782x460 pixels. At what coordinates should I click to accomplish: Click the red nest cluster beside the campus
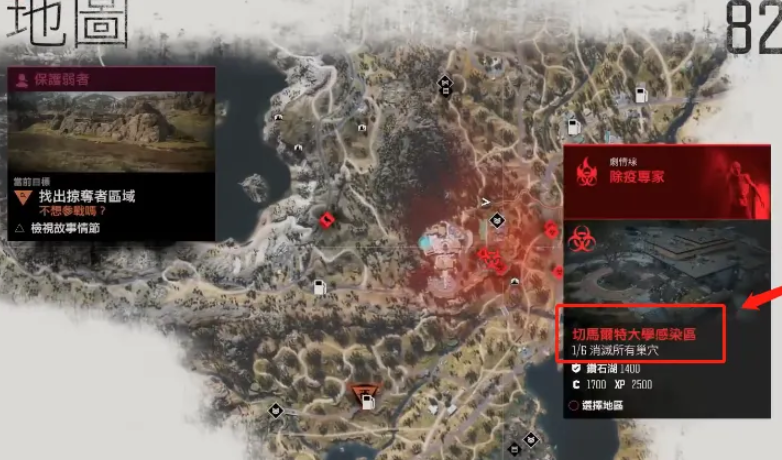point(490,257)
